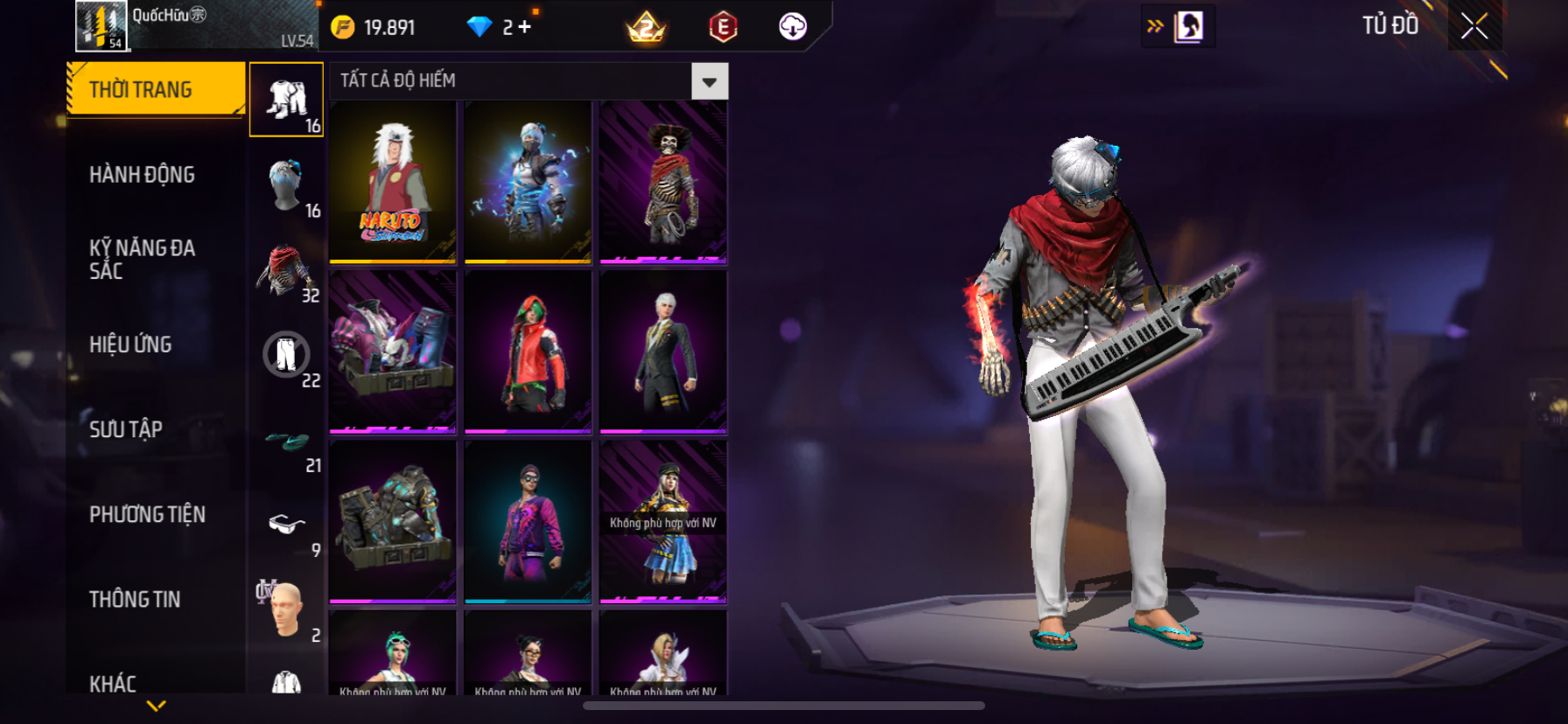1568x724 pixels.
Task: Filter by pants category icon
Action: pyautogui.click(x=286, y=355)
